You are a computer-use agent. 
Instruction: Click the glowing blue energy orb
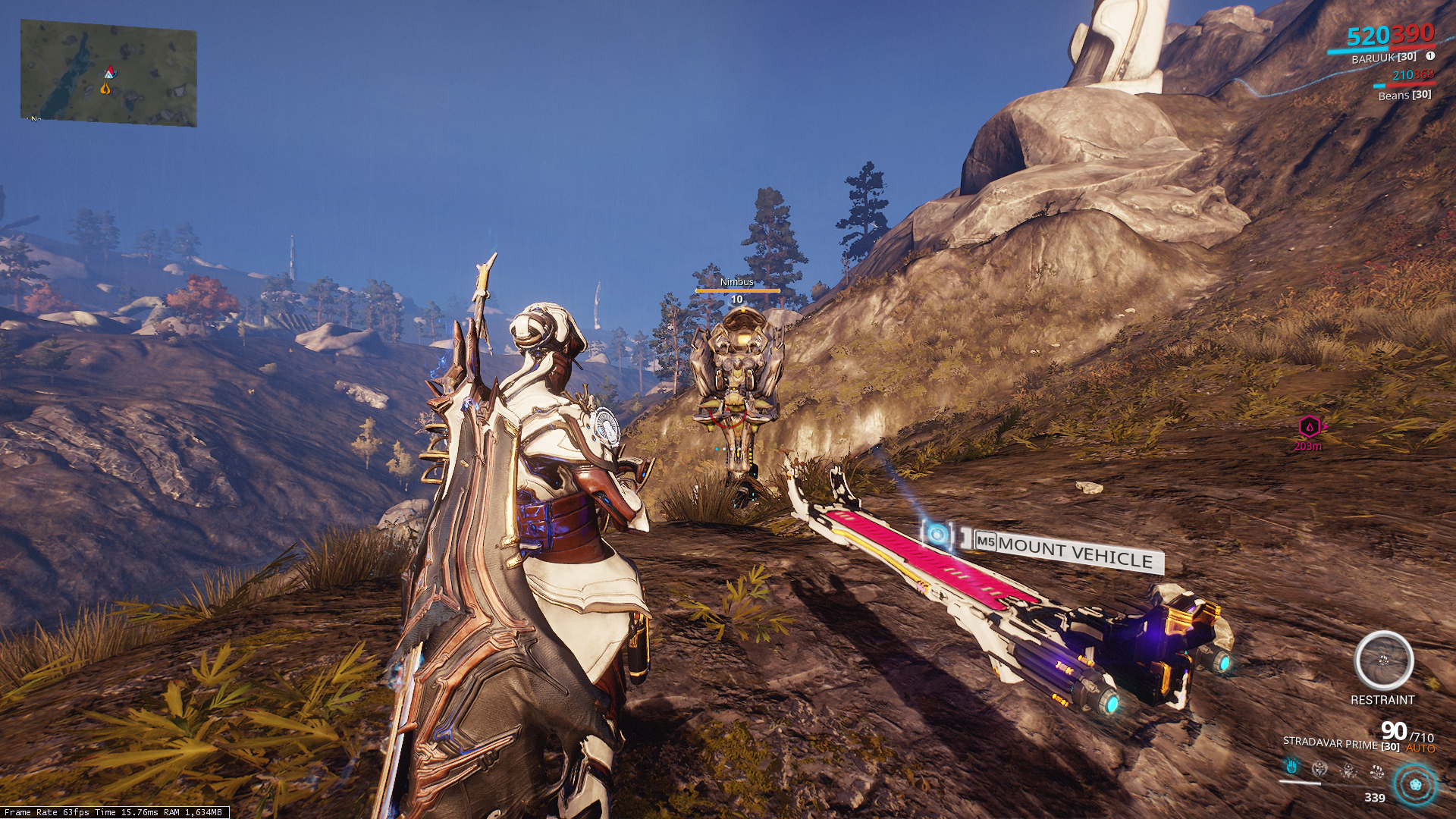(x=1414, y=784)
